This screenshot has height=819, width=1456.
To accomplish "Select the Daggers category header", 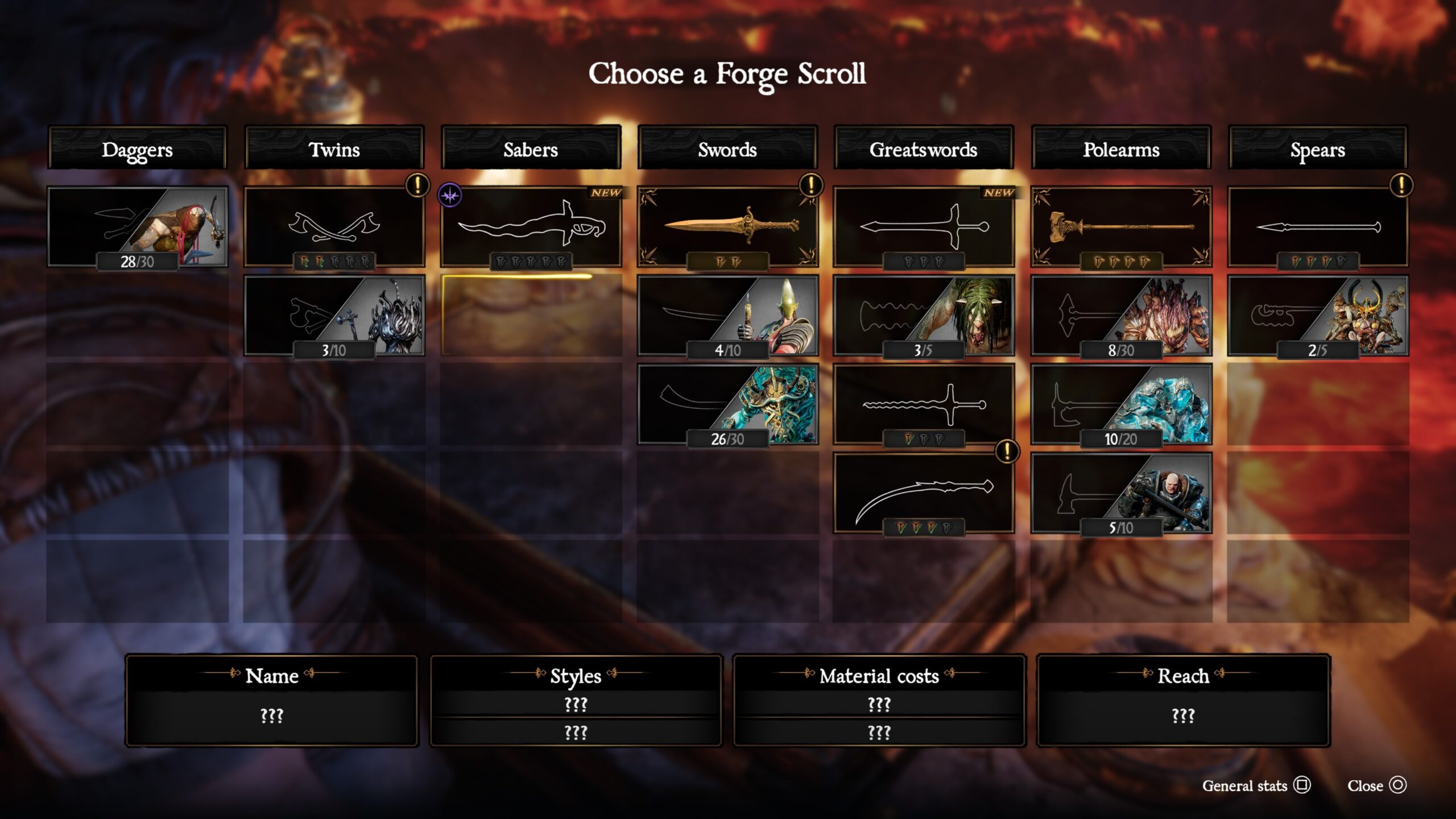I will click(x=137, y=149).
